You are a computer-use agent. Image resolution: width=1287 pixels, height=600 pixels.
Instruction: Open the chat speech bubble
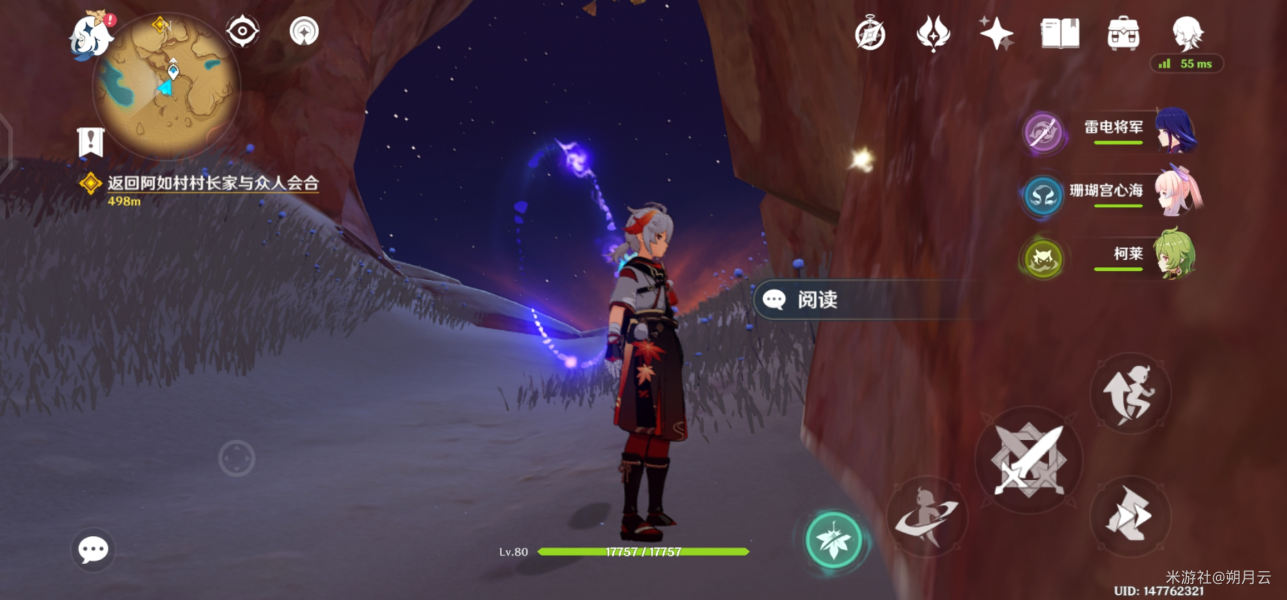click(93, 549)
